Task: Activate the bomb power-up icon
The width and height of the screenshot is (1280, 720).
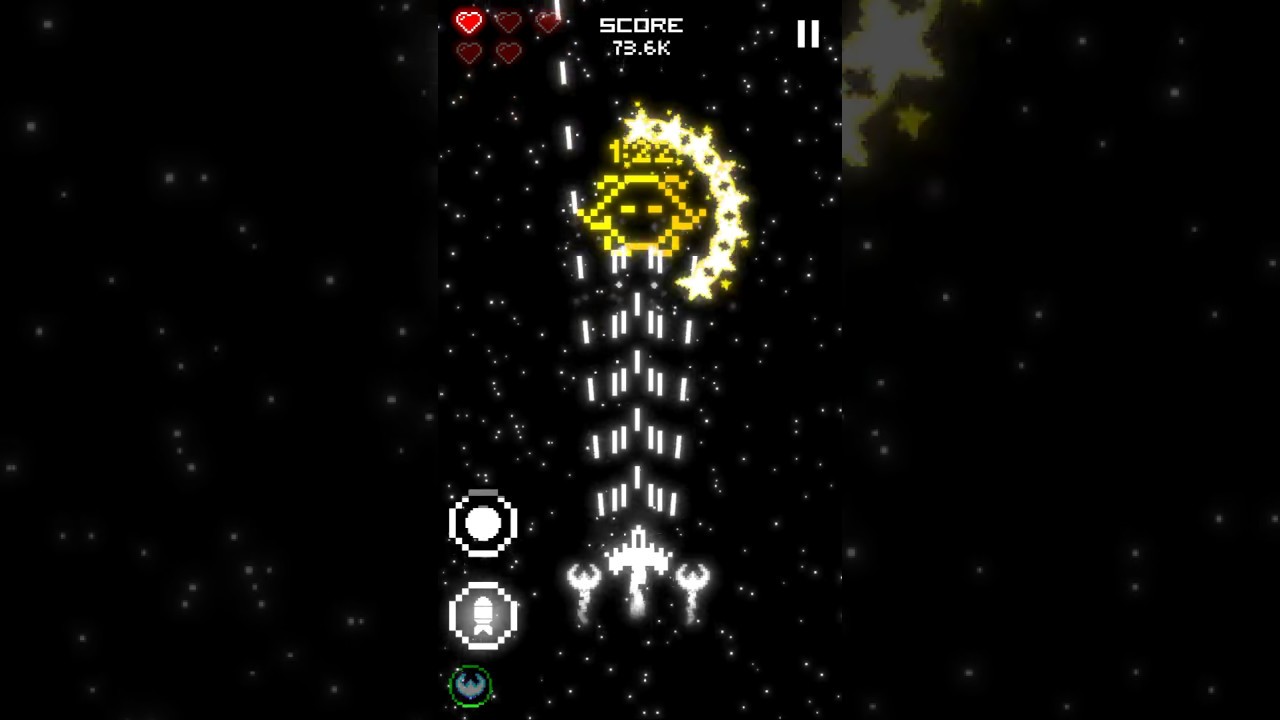Action: pyautogui.click(x=483, y=522)
